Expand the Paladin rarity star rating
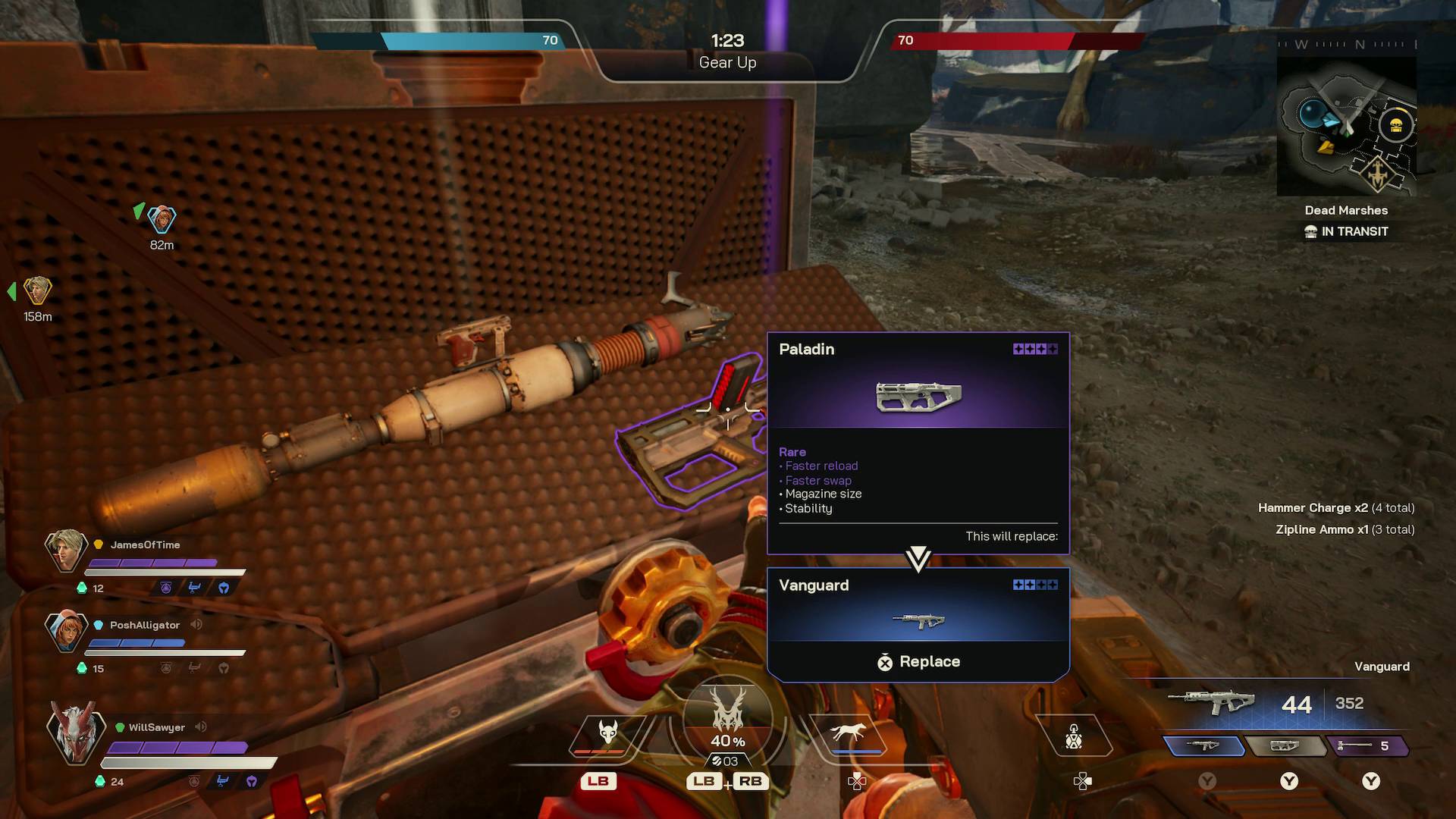This screenshot has height=819, width=1456. (1034, 350)
